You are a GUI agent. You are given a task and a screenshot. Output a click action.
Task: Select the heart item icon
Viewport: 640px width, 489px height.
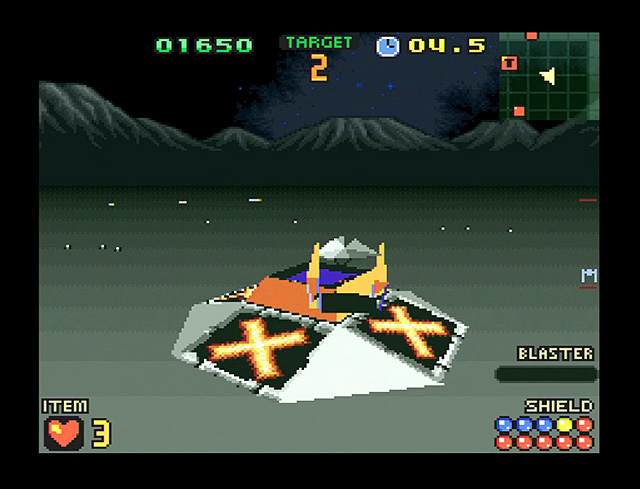pos(64,432)
